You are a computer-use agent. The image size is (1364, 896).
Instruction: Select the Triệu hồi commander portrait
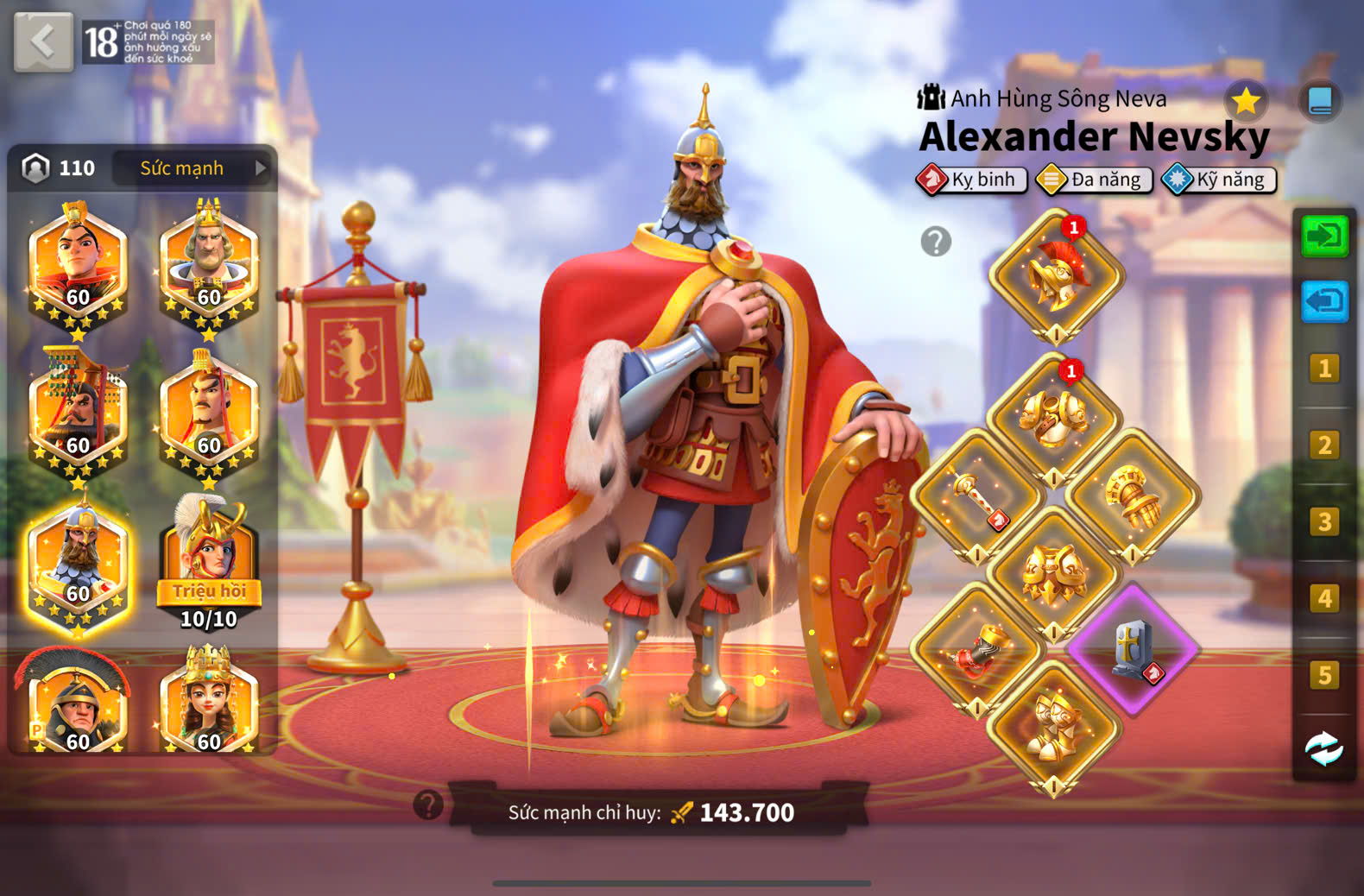[x=208, y=563]
